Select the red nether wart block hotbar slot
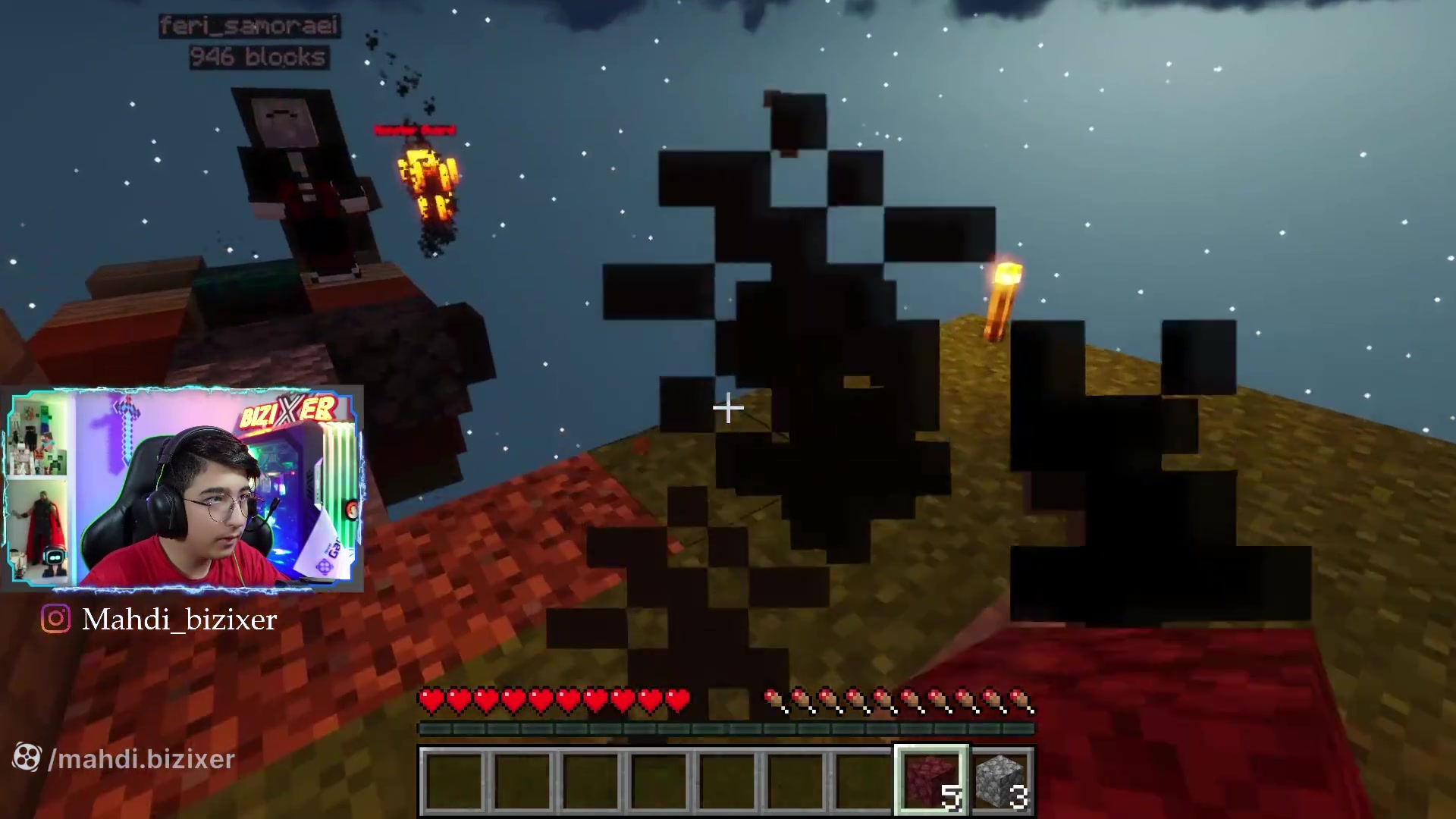The image size is (1456, 819). point(930,780)
